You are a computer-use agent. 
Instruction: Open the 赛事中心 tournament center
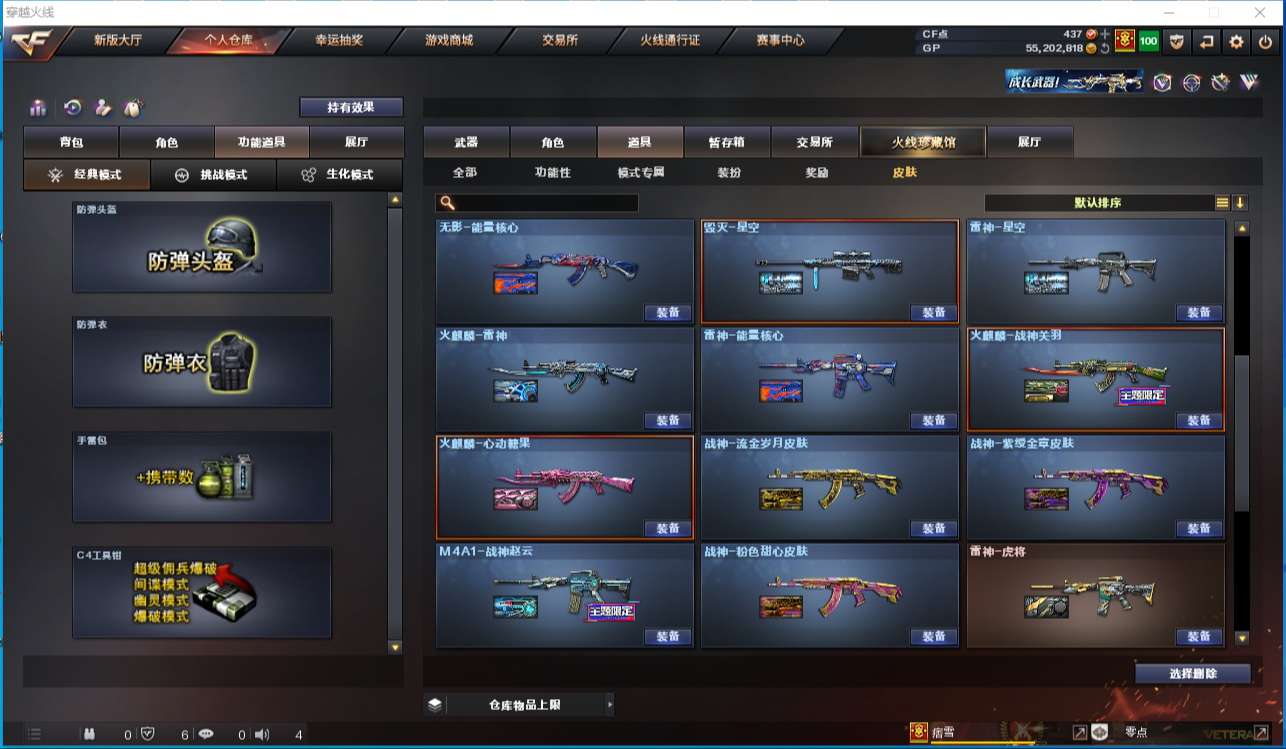pyautogui.click(x=780, y=41)
